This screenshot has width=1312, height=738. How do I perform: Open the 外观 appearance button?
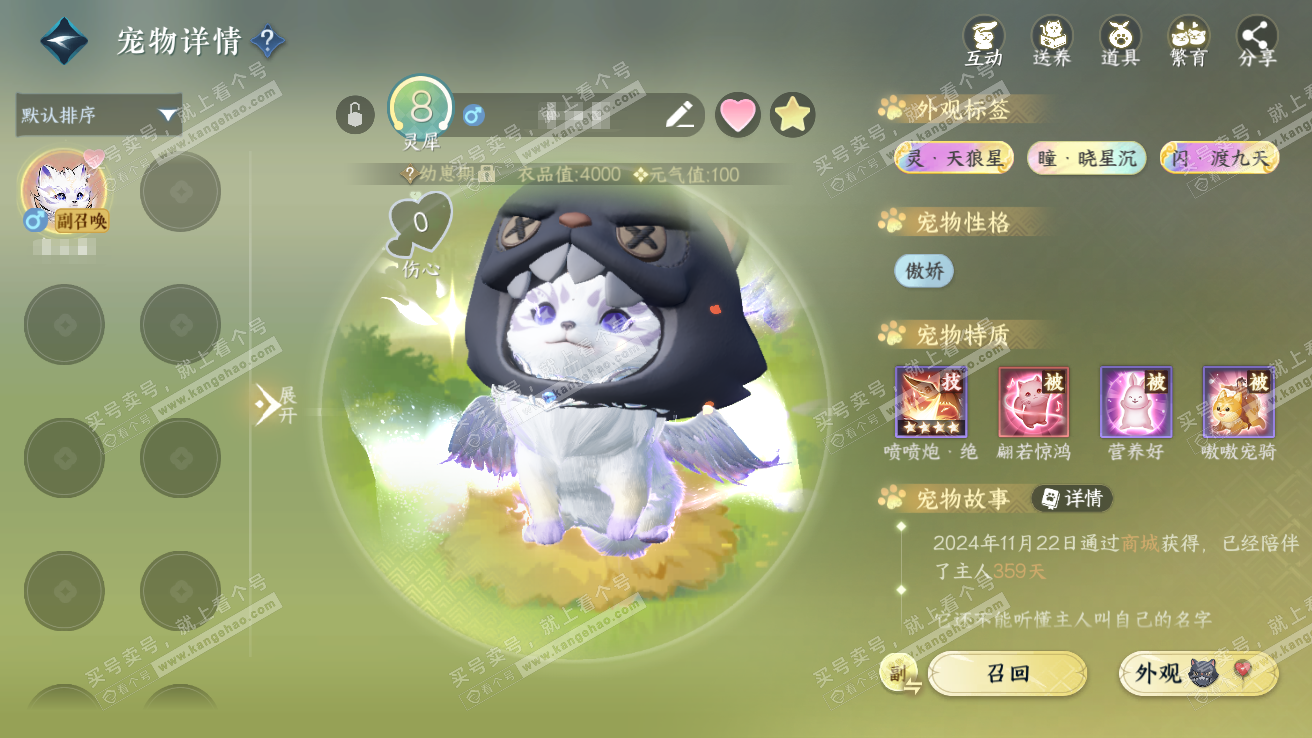[1198, 674]
